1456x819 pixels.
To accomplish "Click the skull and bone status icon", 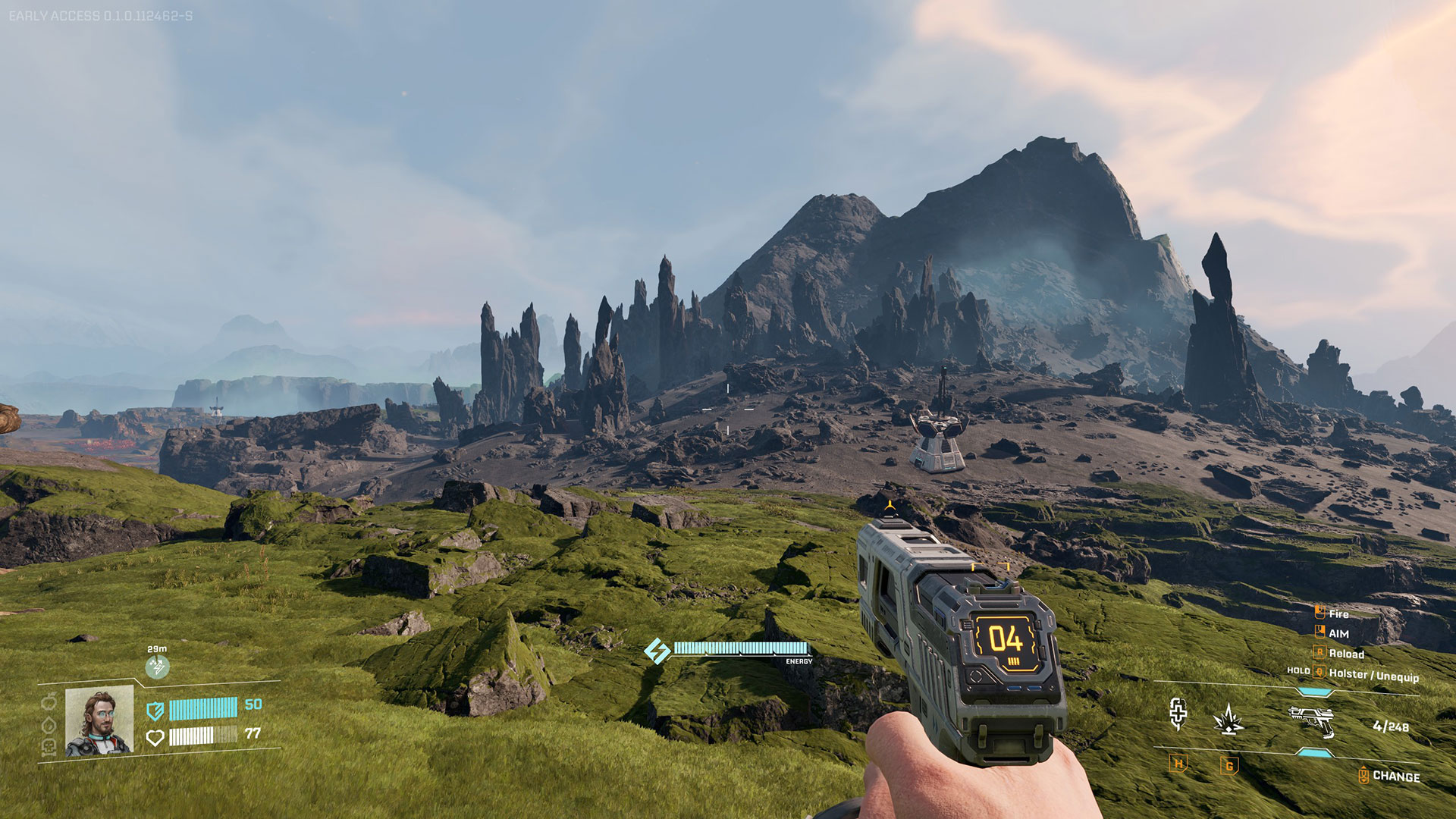I will [x=49, y=748].
